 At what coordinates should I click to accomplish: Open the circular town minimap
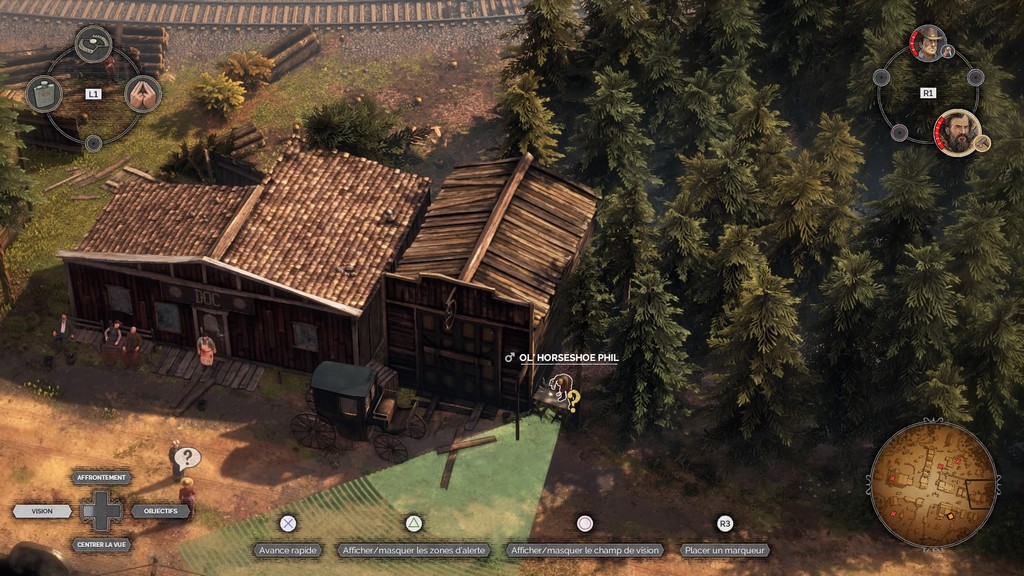pyautogui.click(x=933, y=485)
